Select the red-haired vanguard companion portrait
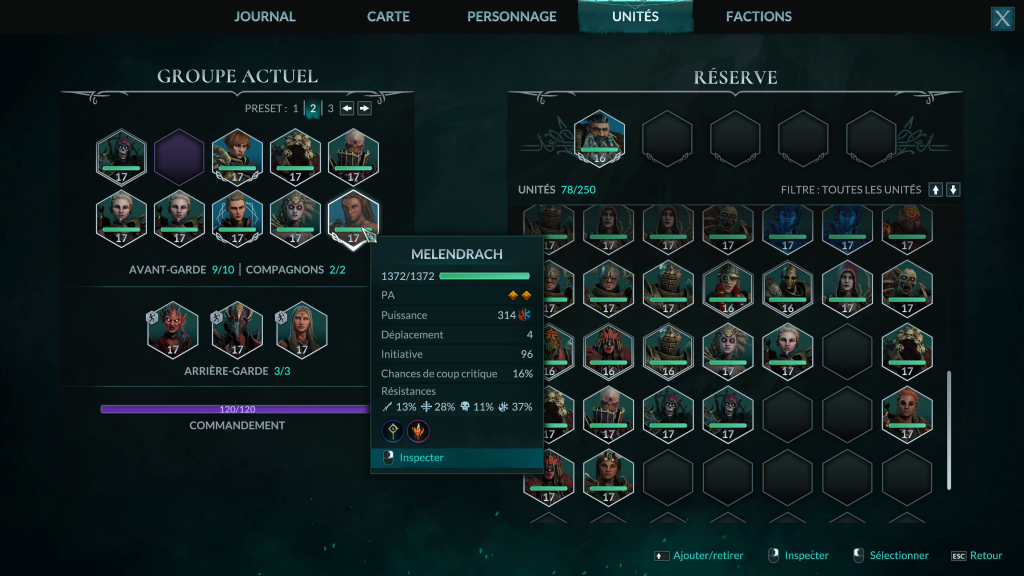The height and width of the screenshot is (576, 1024). pos(237,156)
